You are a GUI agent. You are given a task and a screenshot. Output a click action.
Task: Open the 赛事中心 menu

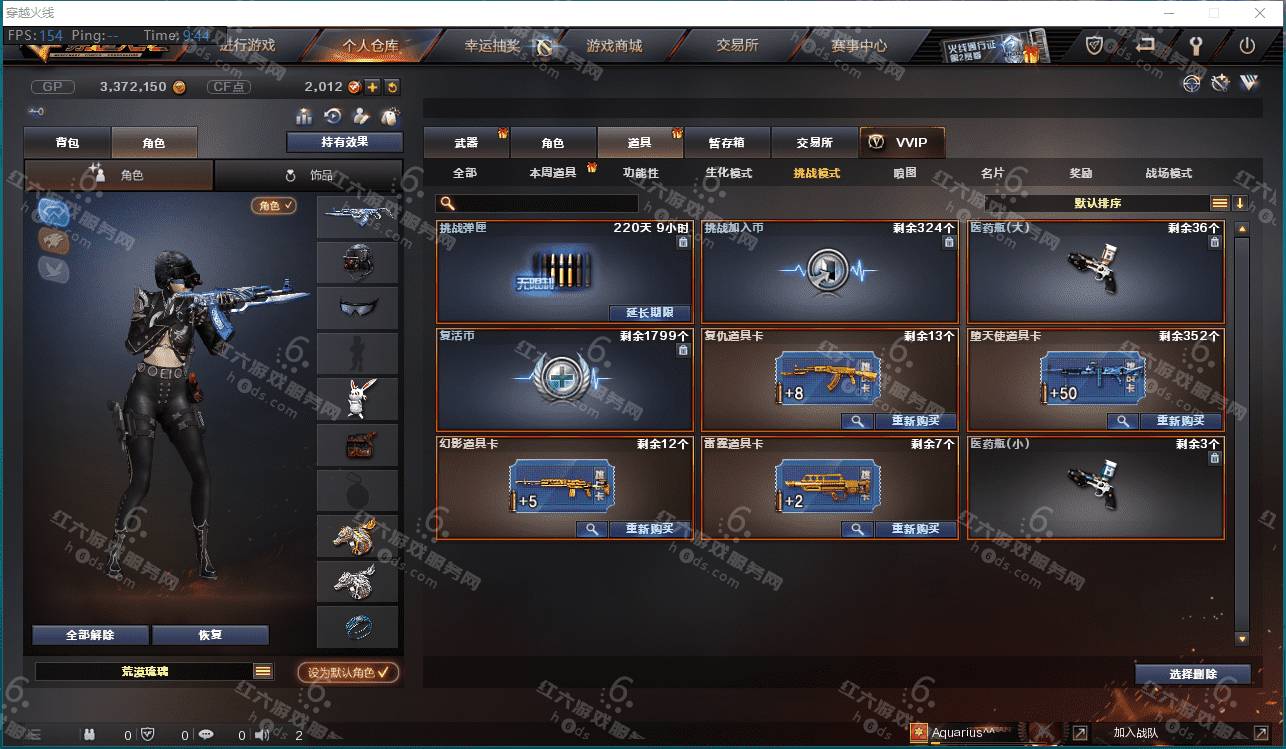point(858,46)
